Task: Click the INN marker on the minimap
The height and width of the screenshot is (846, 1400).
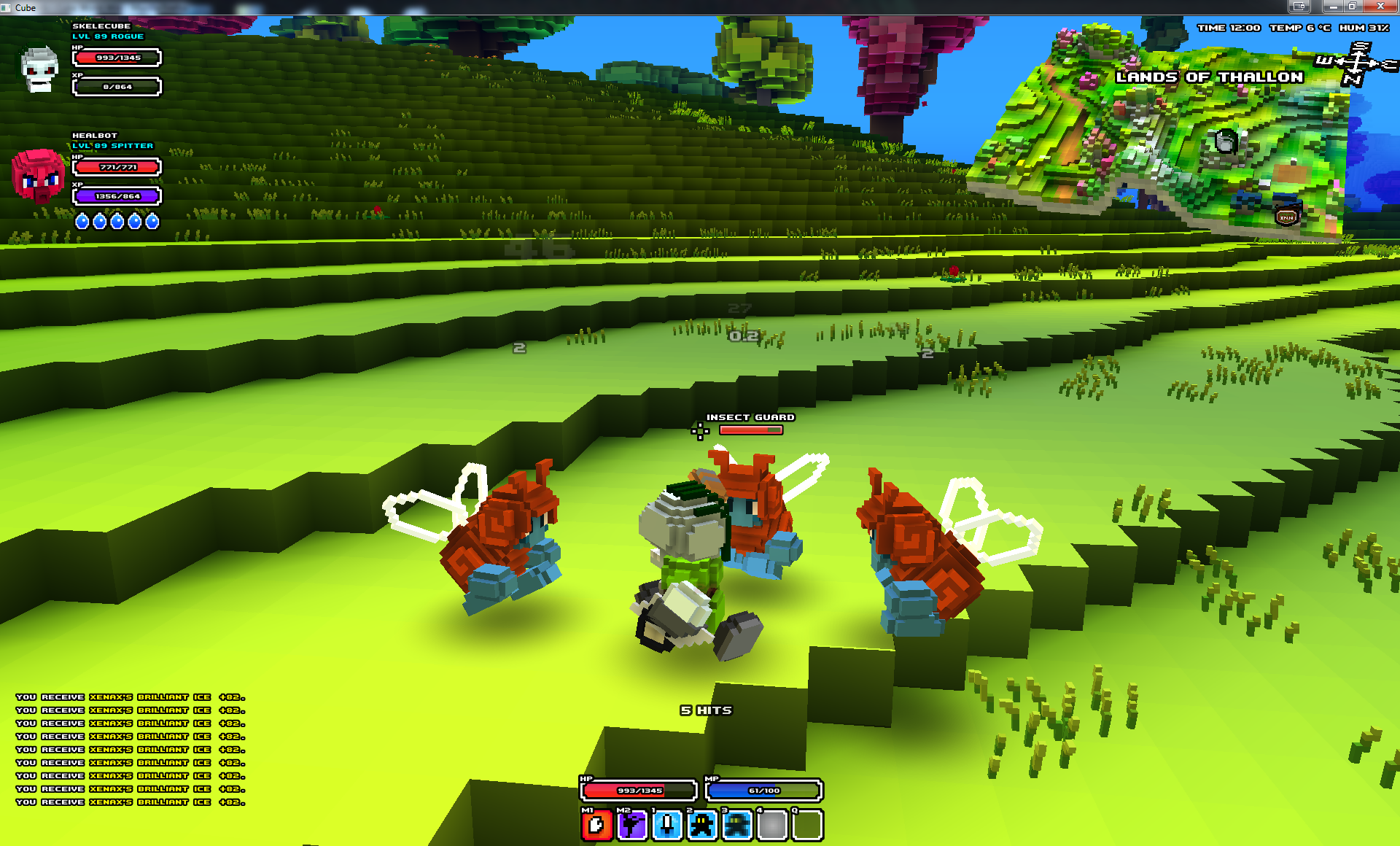Action: coord(1286,217)
